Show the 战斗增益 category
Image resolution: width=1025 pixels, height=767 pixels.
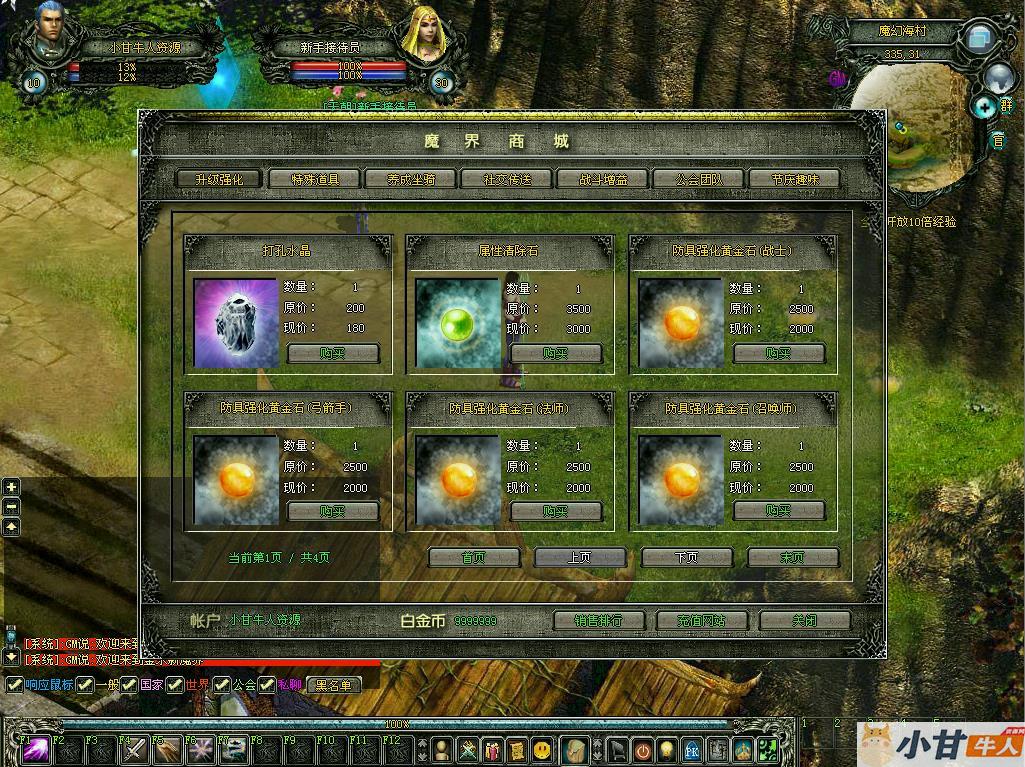[603, 180]
